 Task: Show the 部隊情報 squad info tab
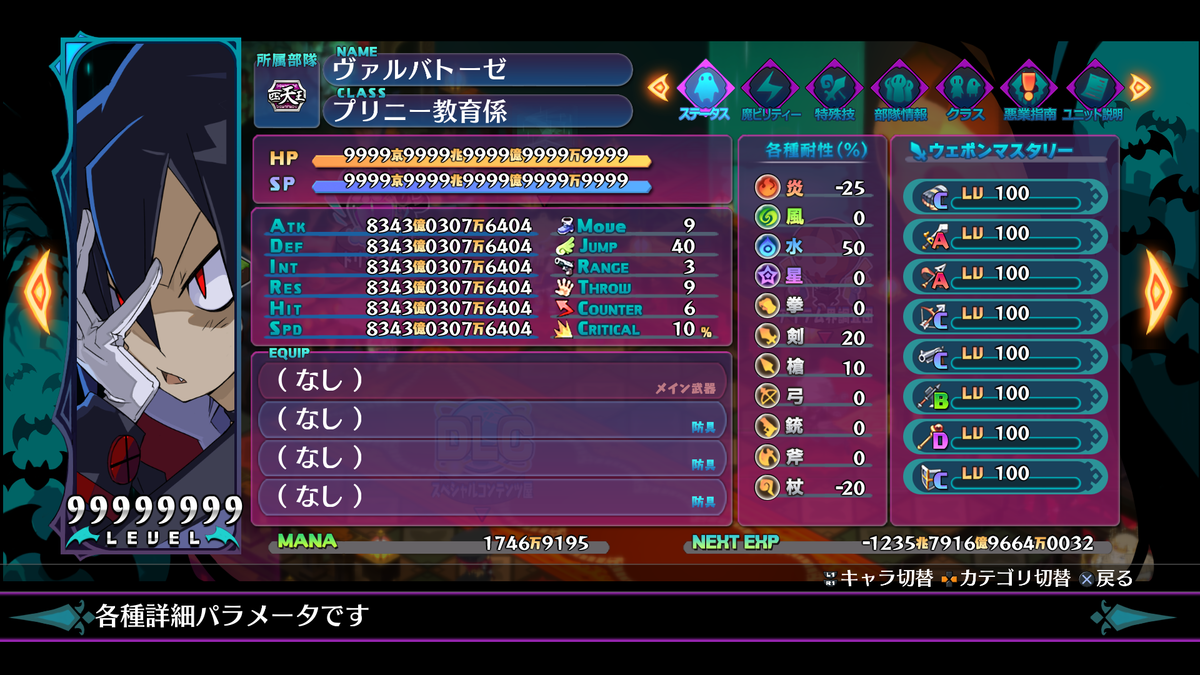tap(900, 88)
